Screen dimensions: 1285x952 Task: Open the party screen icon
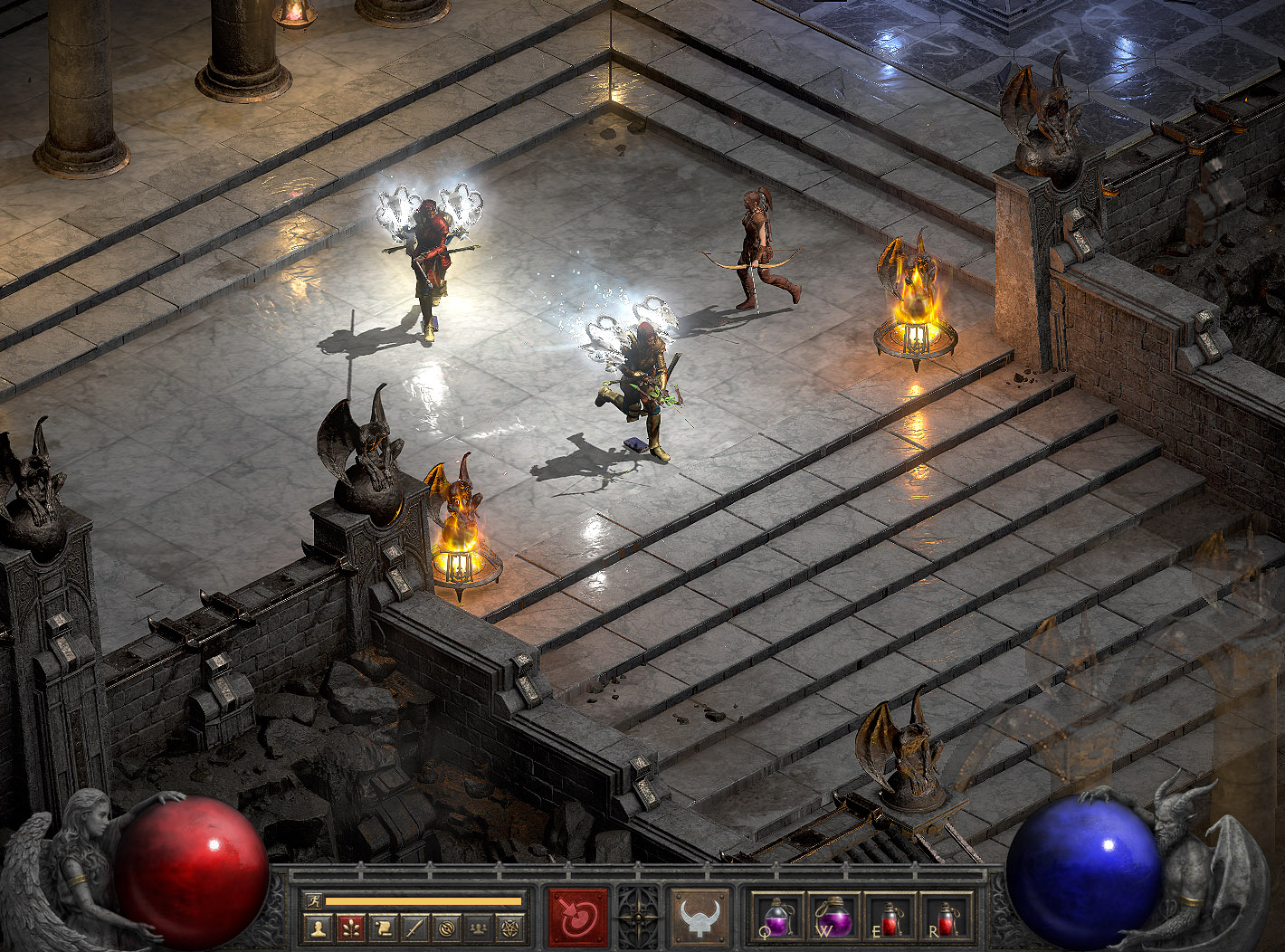(480, 928)
